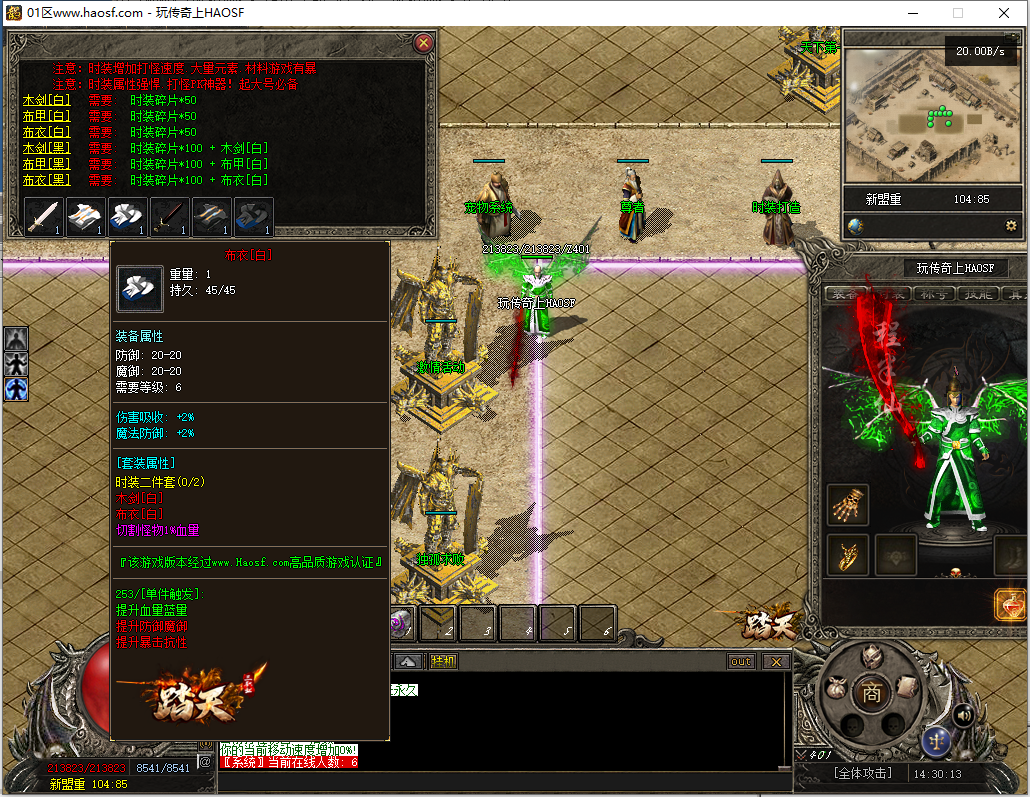Choose the 木剑[黑] crafting link
Image resolution: width=1030 pixels, height=797 pixels.
coord(47,148)
